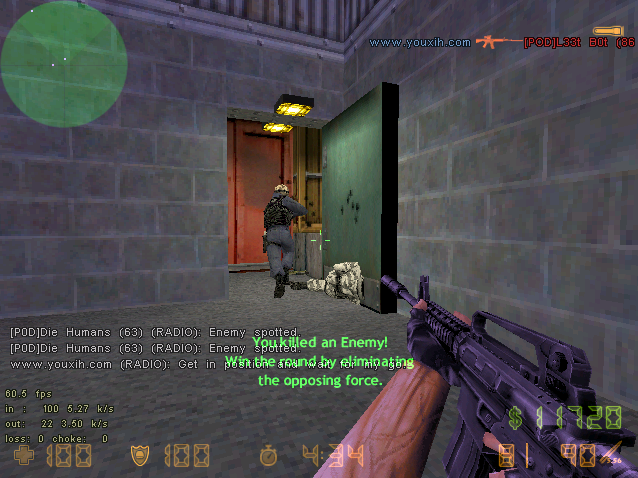Click the kevlar armor shield icon
638x478 pixels.
pyautogui.click(x=141, y=457)
